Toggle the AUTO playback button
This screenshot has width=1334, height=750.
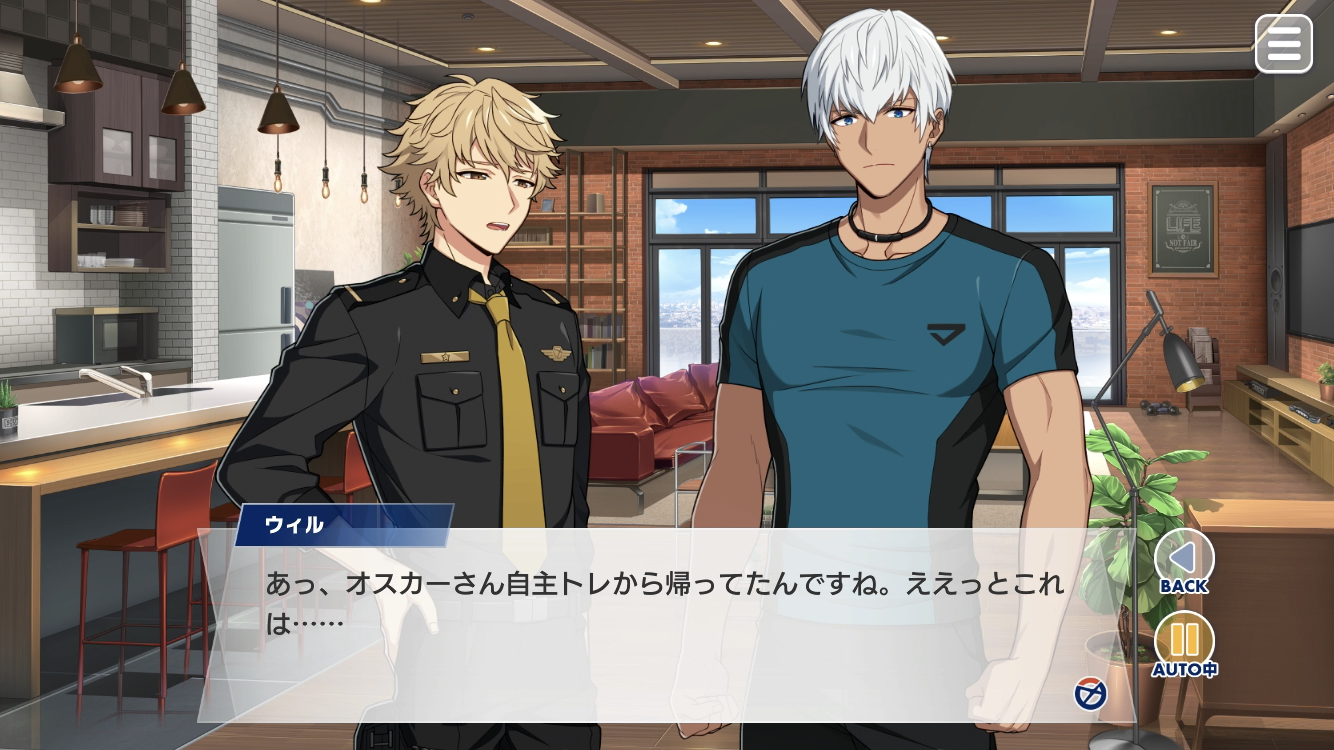click(1184, 643)
